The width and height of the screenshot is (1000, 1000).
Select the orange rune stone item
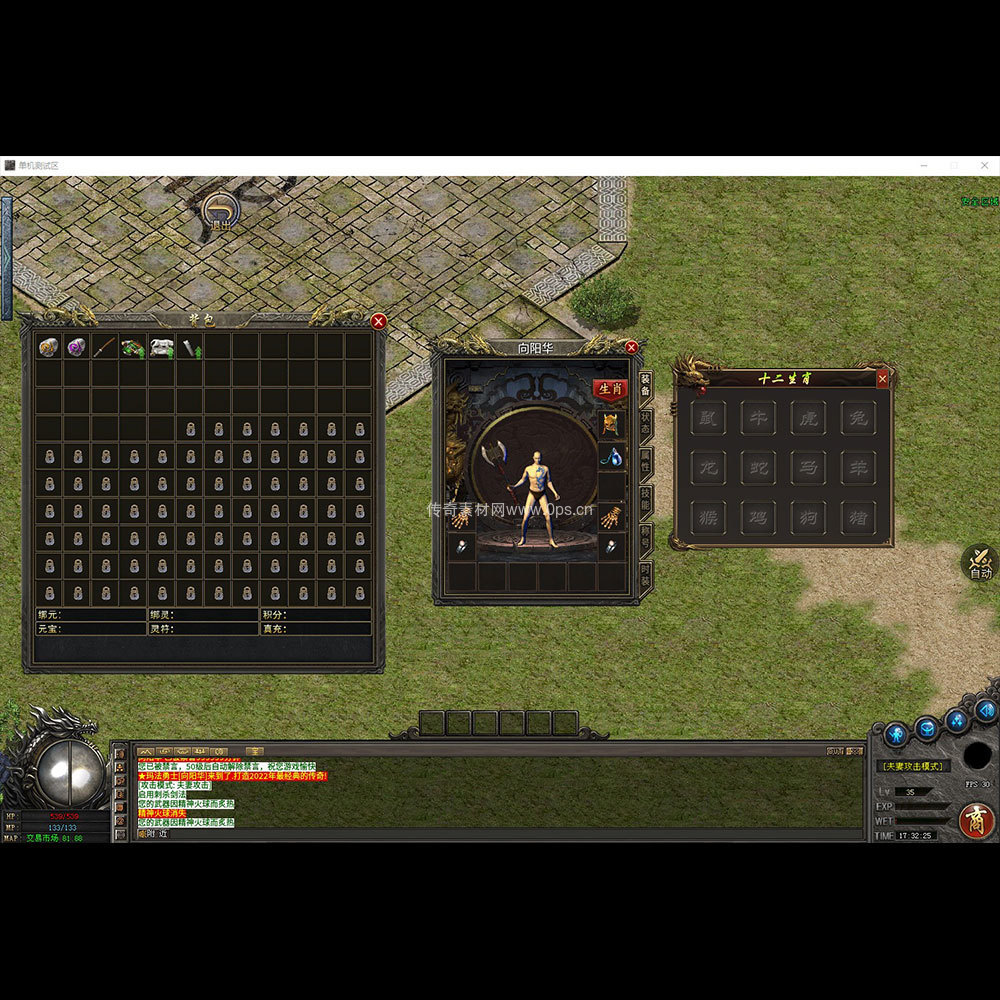48,347
